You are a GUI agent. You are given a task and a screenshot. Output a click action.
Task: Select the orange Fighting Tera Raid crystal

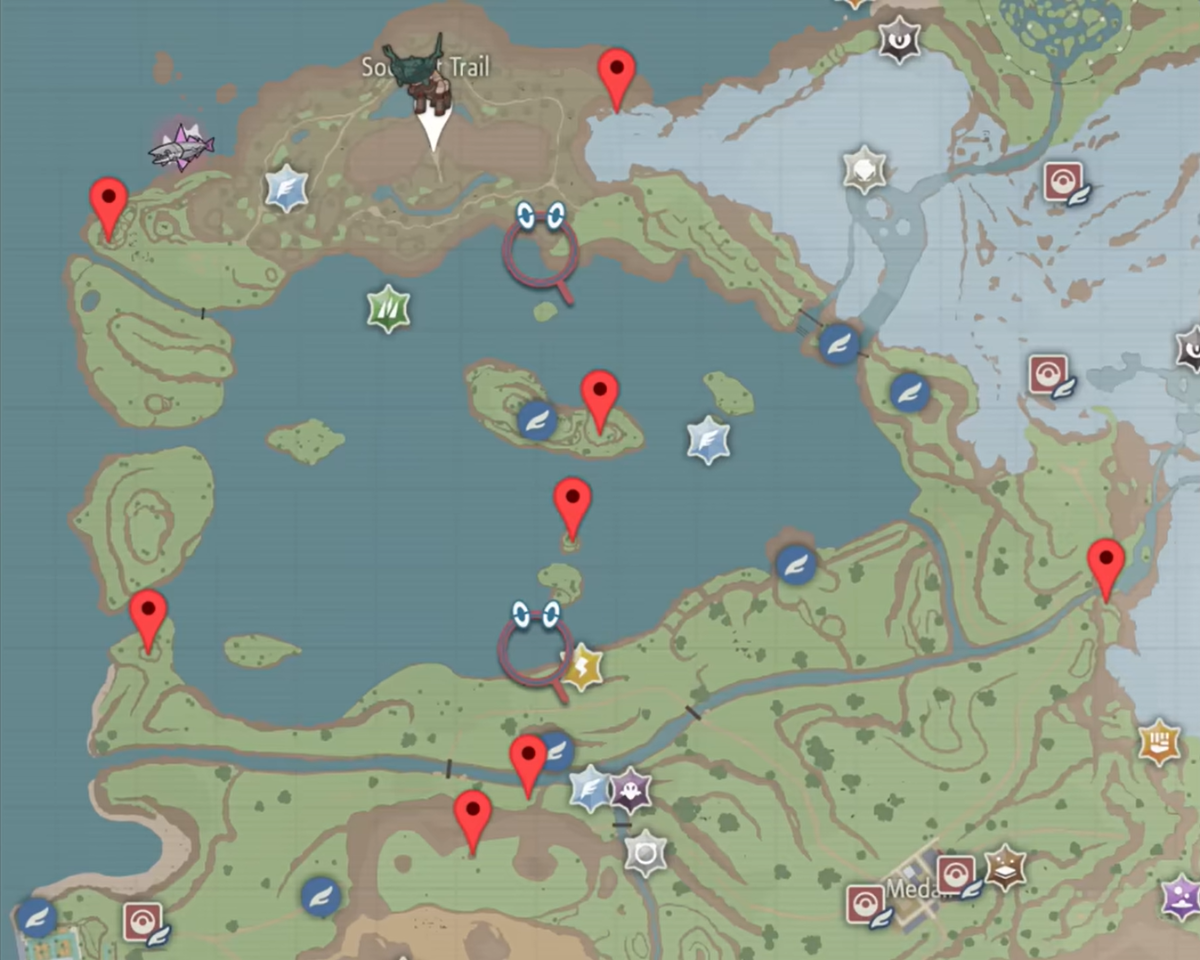click(x=1159, y=743)
